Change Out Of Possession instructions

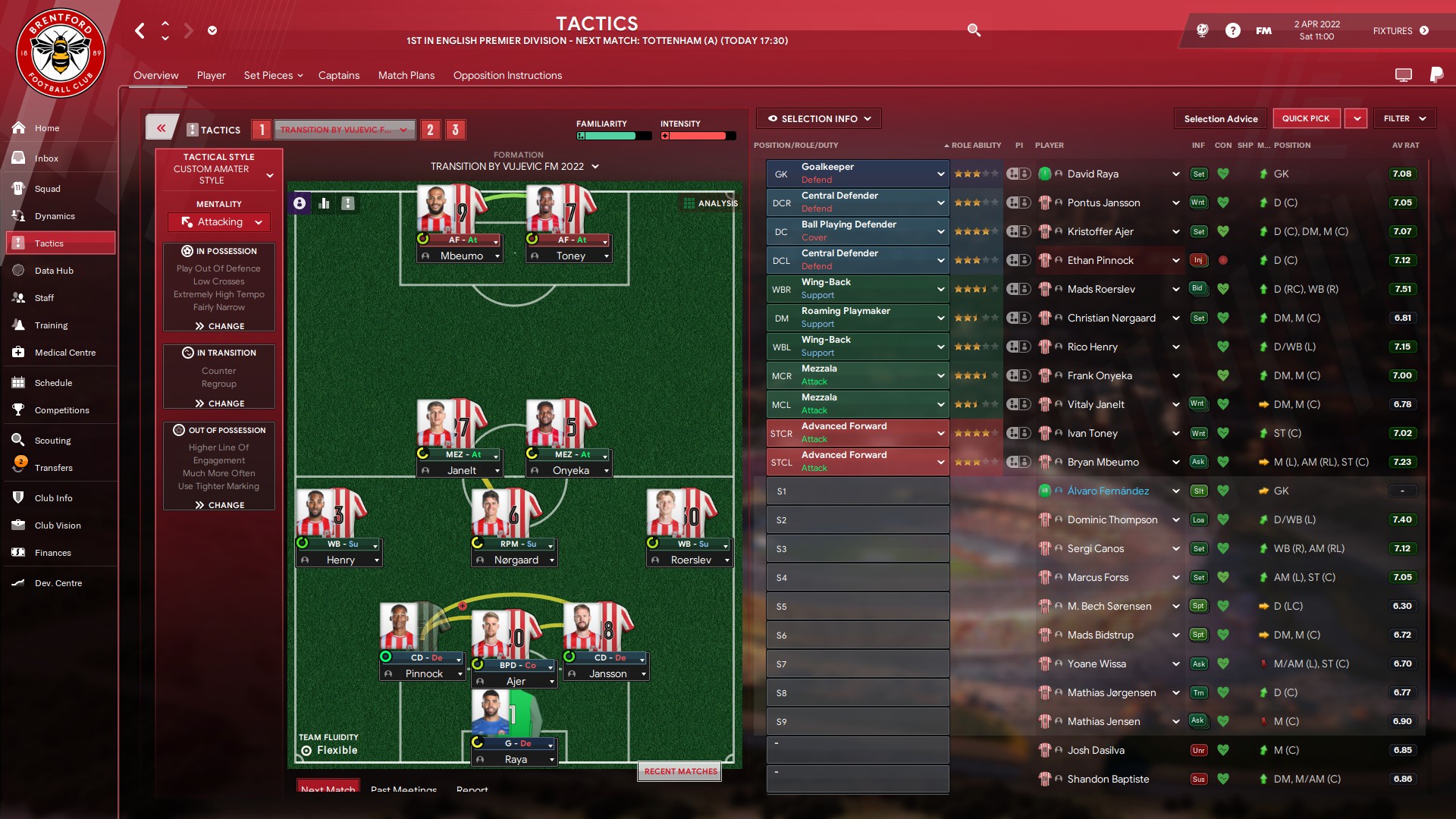tap(219, 505)
